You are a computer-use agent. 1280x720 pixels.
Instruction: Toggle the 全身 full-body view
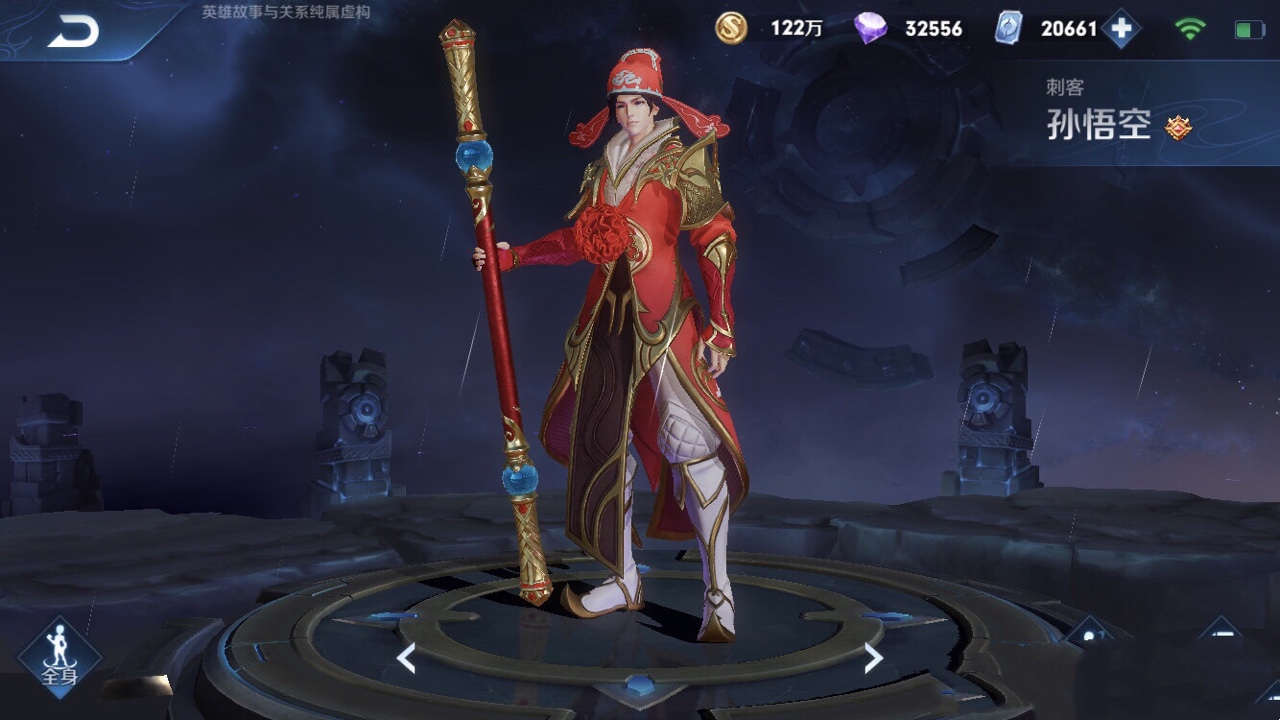[58, 657]
